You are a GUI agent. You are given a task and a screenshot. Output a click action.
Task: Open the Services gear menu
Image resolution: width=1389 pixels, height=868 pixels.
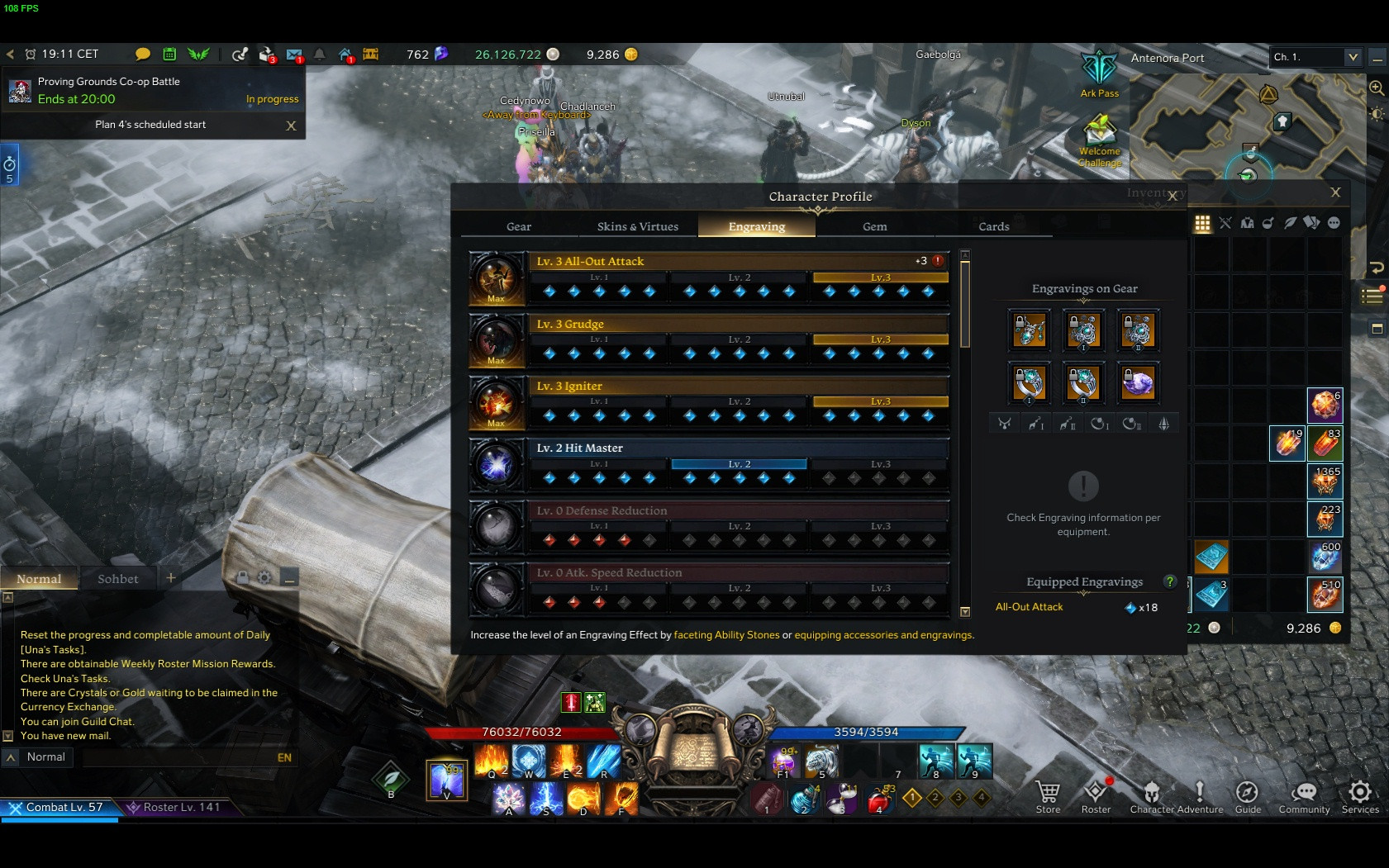click(x=1360, y=796)
